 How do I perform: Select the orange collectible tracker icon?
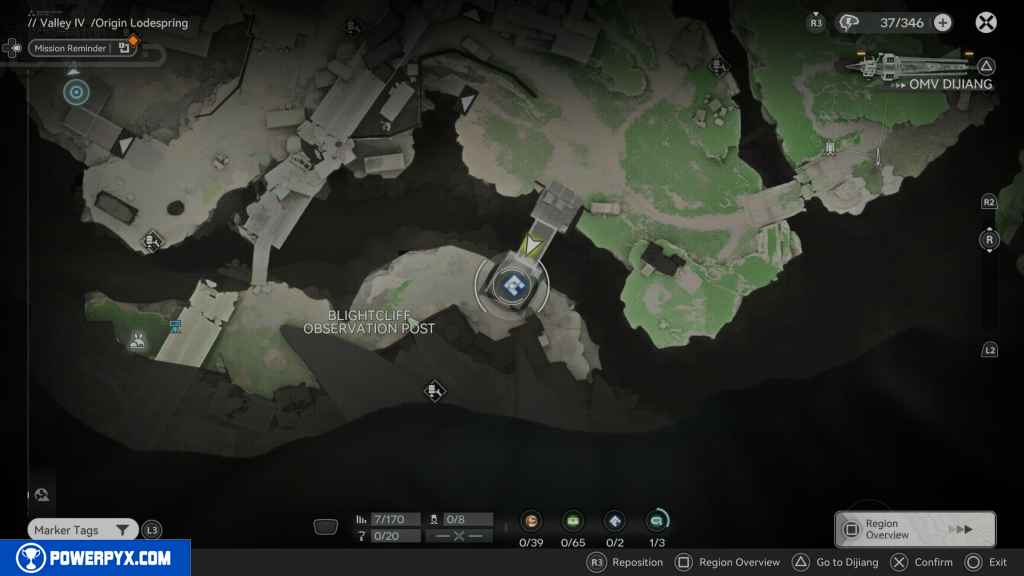pyautogui.click(x=532, y=521)
